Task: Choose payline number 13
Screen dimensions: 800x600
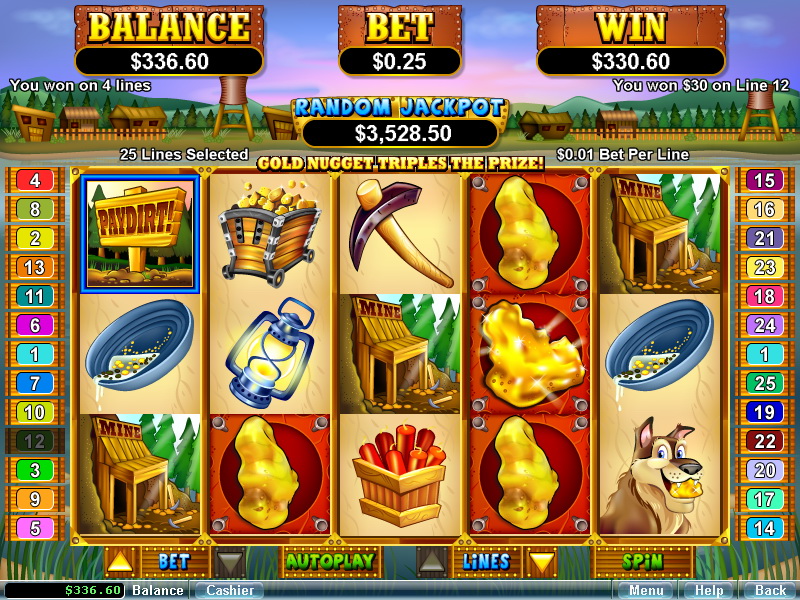Action: [x=35, y=267]
